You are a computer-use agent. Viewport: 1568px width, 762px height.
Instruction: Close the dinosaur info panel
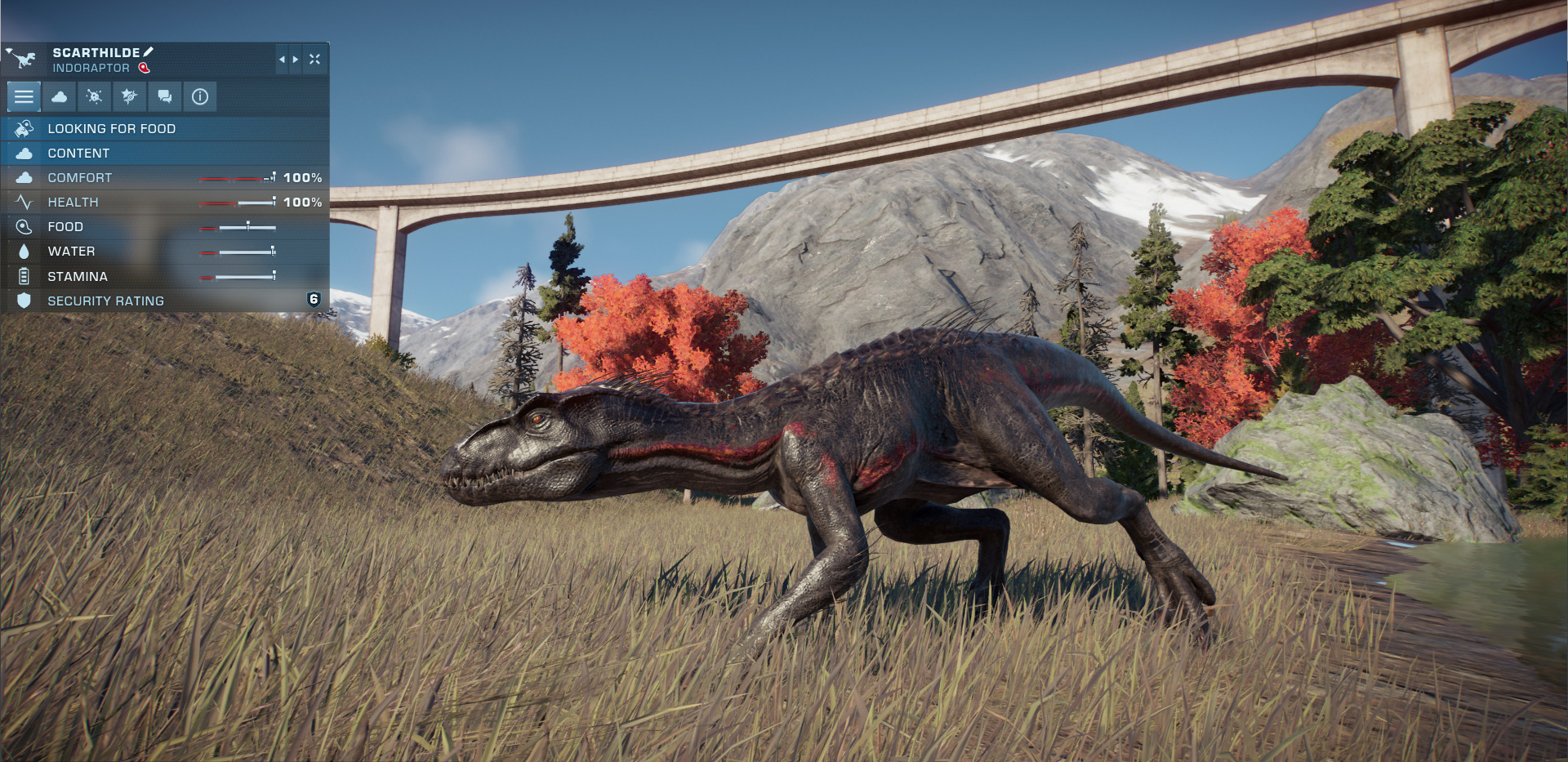click(314, 60)
